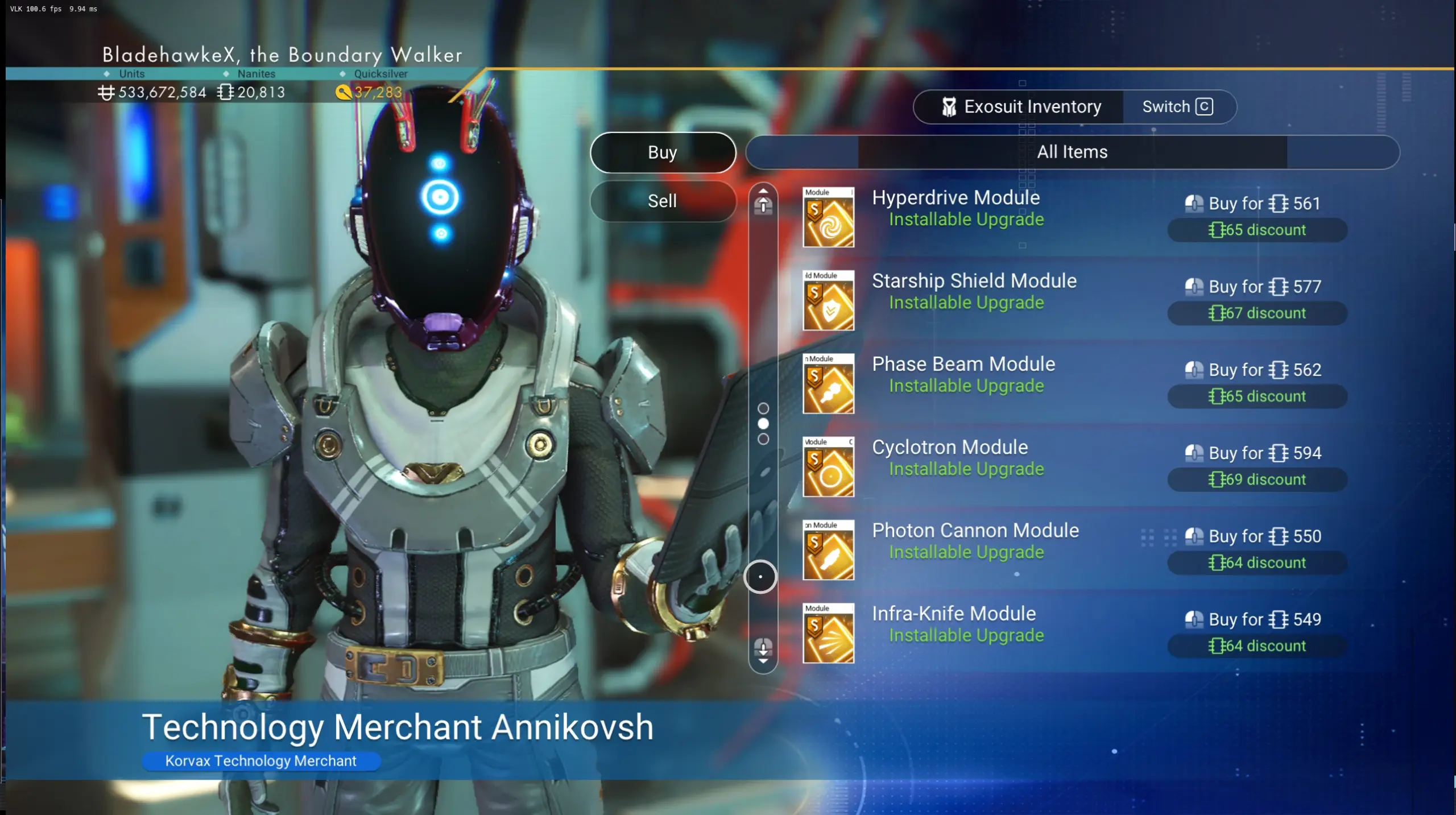Buy the Photon Cannon Module
The width and height of the screenshot is (1456, 815).
[x=1257, y=536]
